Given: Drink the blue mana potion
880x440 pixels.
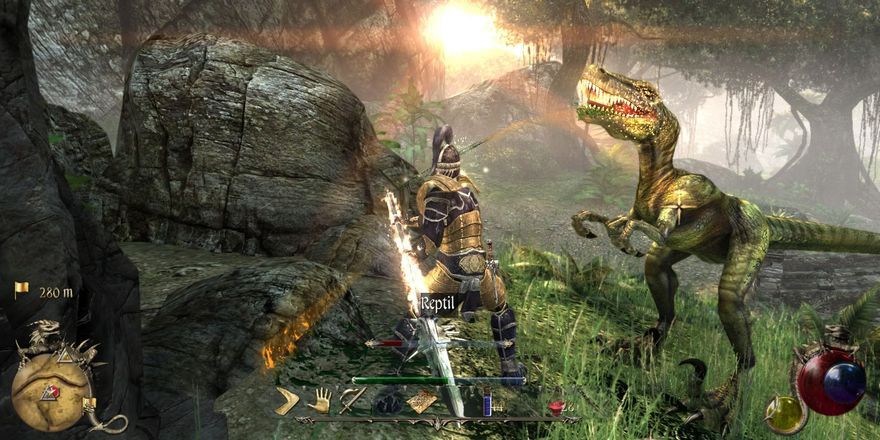Looking at the screenshot, I should 488,402.
